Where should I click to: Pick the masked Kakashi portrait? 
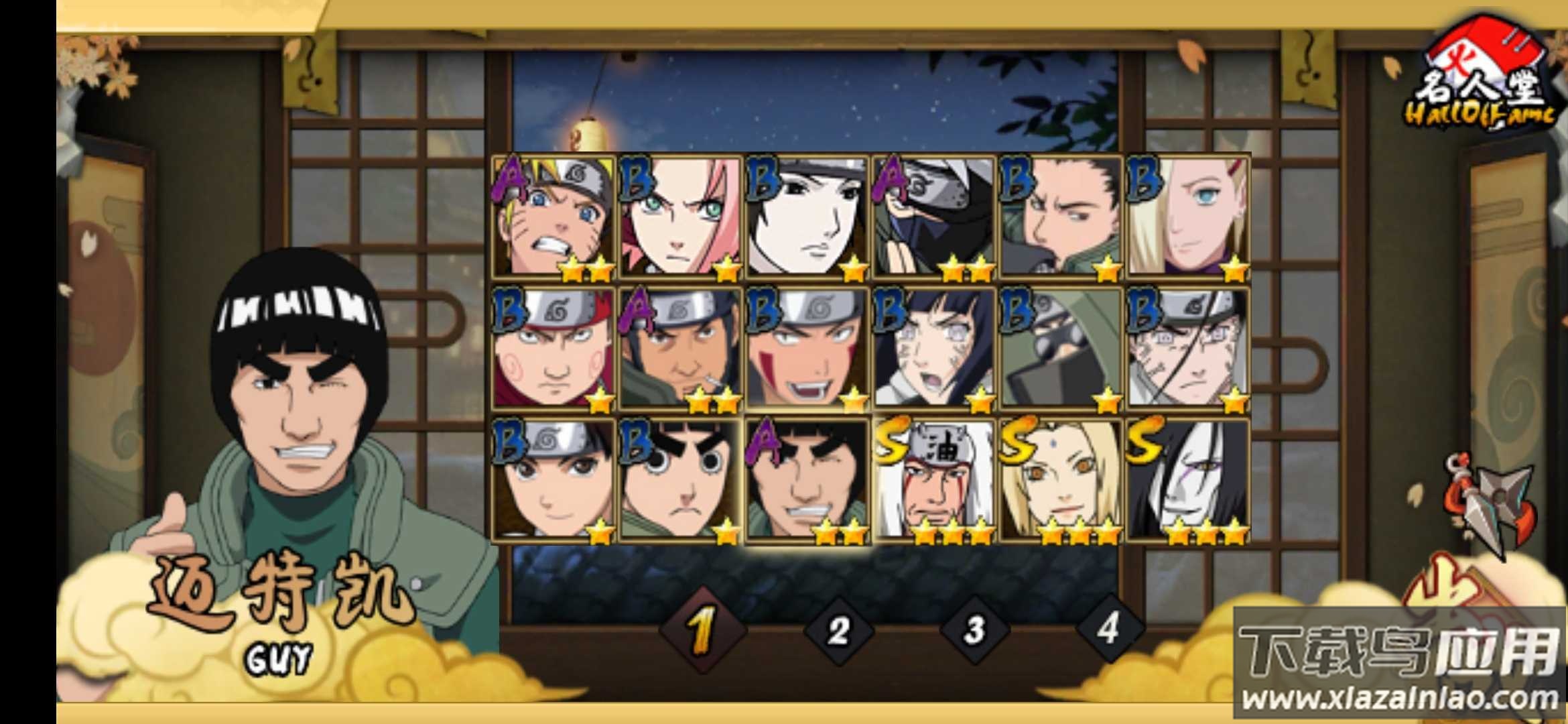coord(934,217)
